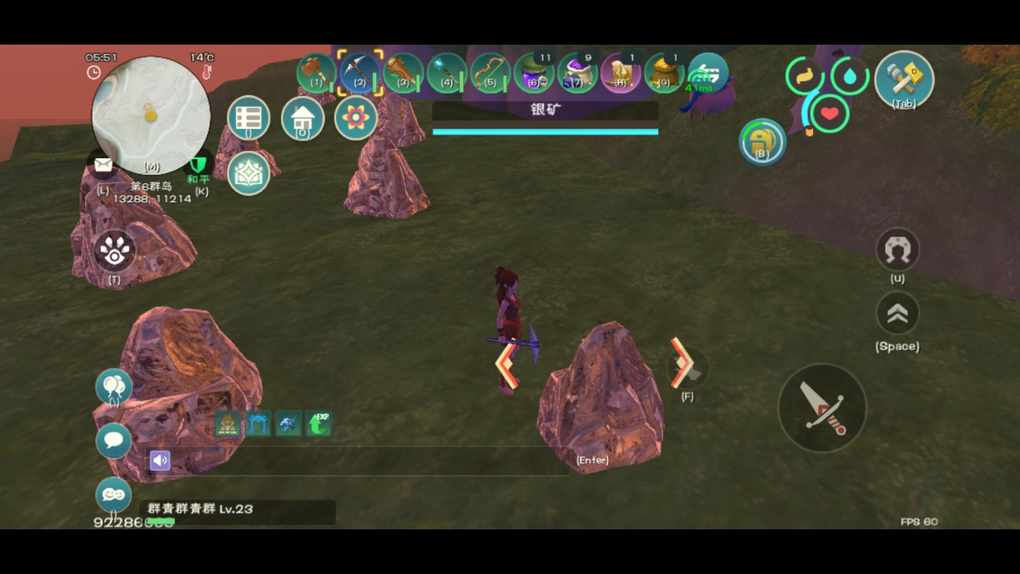The image size is (1020, 574).
Task: Open the mail envelope icon
Action: (x=103, y=167)
